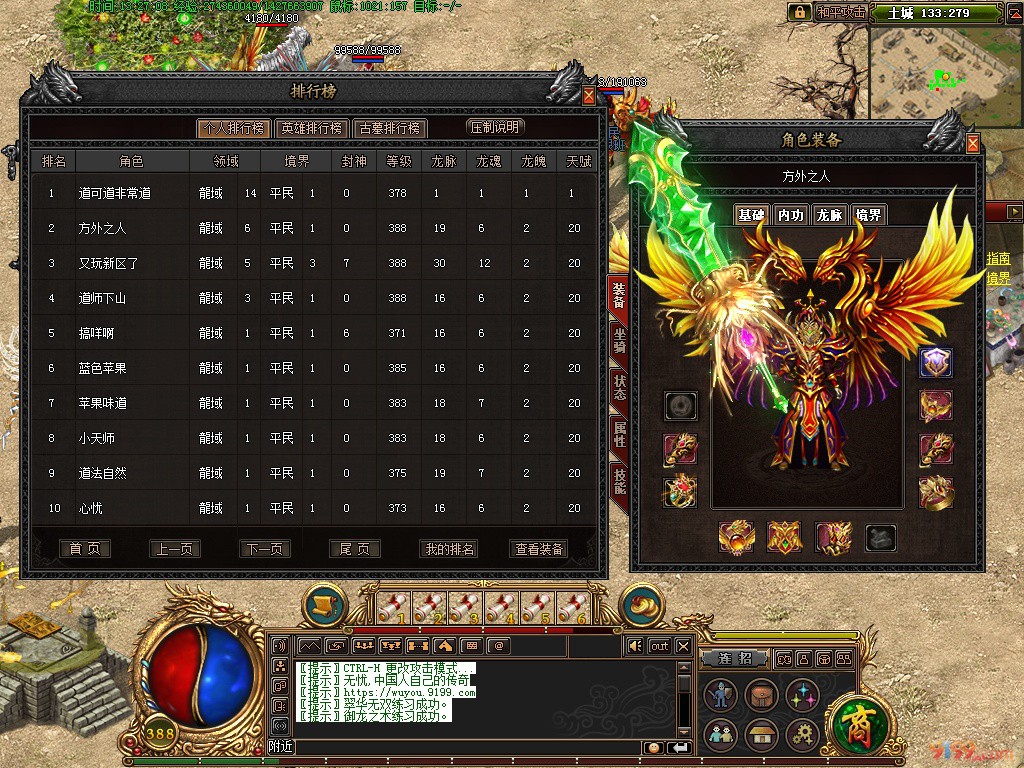Jump to 尾页 of the ranking list
This screenshot has width=1024, height=768.
click(x=355, y=549)
